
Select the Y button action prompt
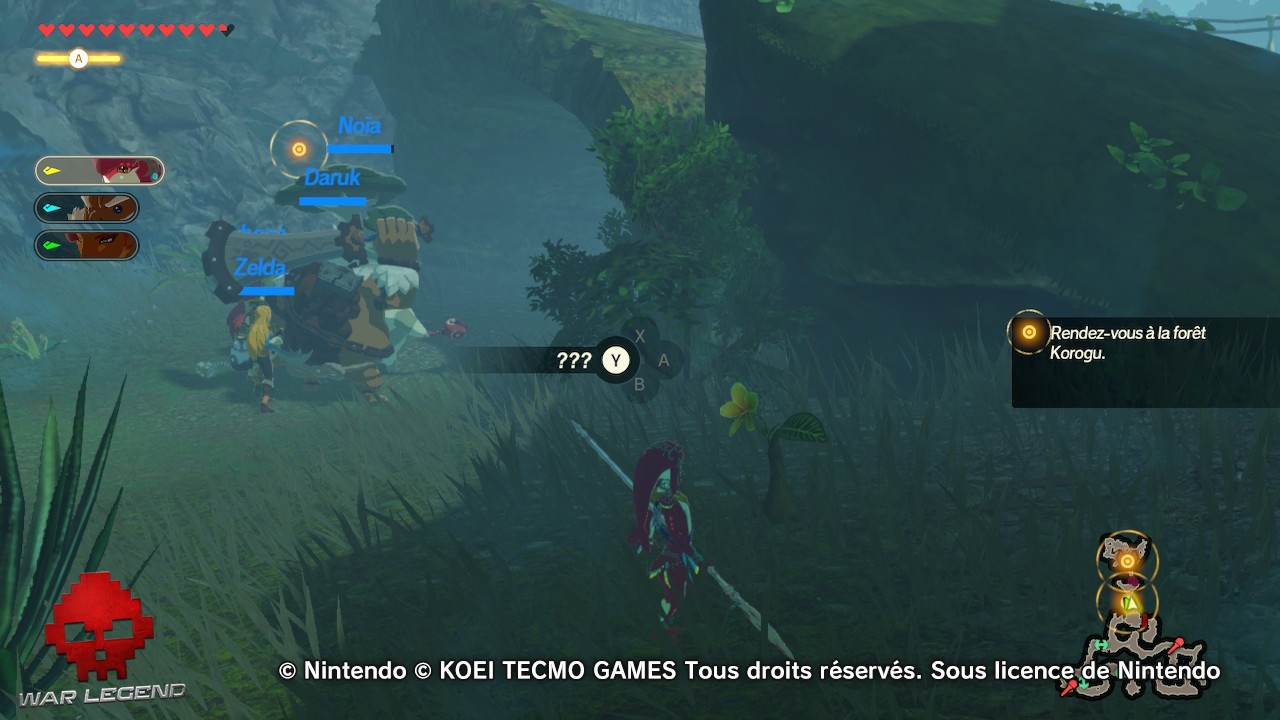tap(616, 361)
